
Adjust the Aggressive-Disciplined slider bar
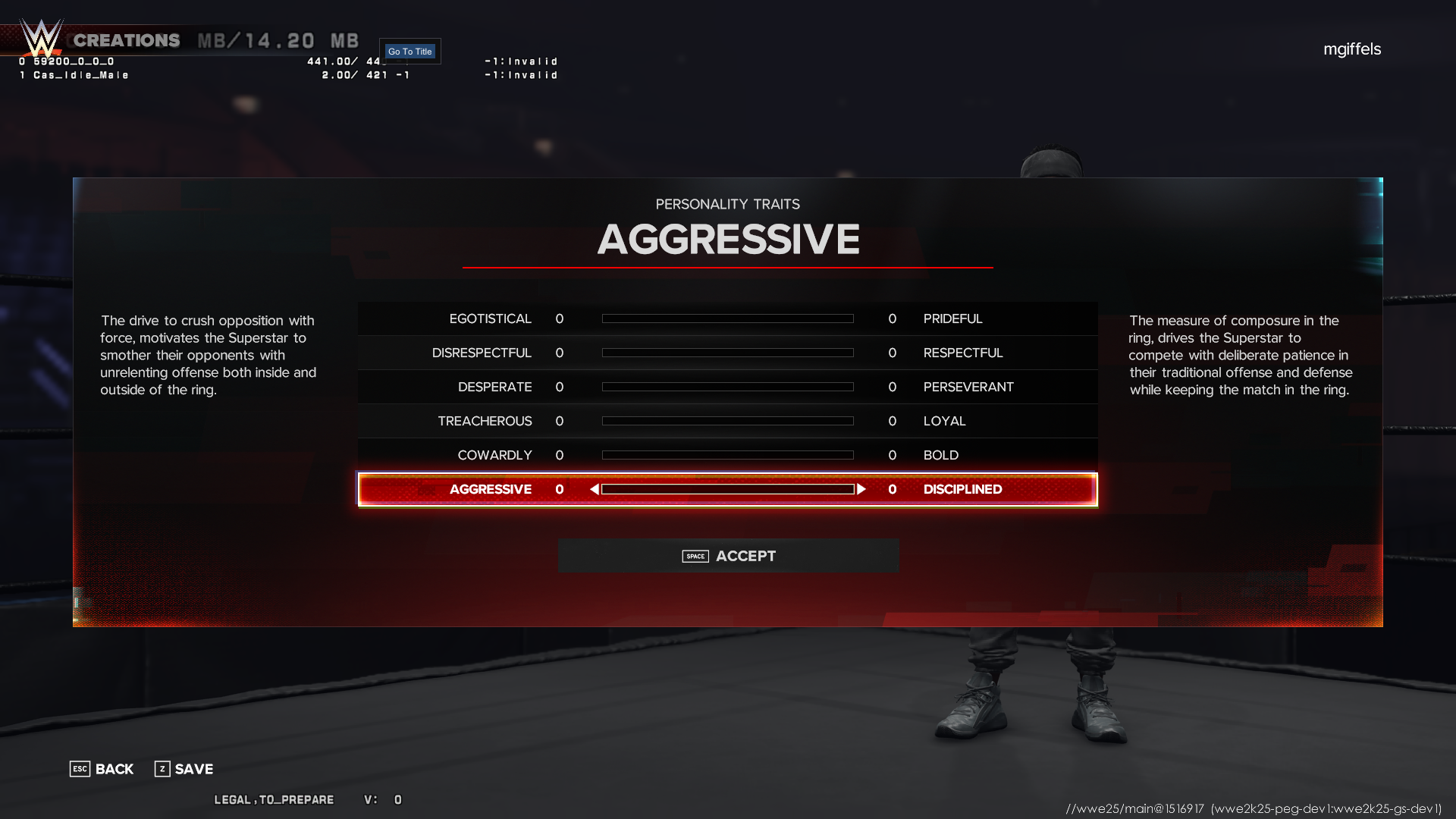(728, 489)
